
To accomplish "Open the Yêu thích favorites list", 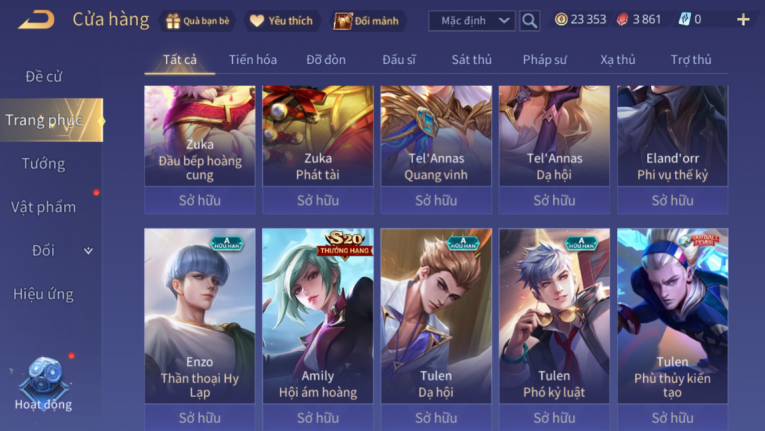I will coord(281,20).
